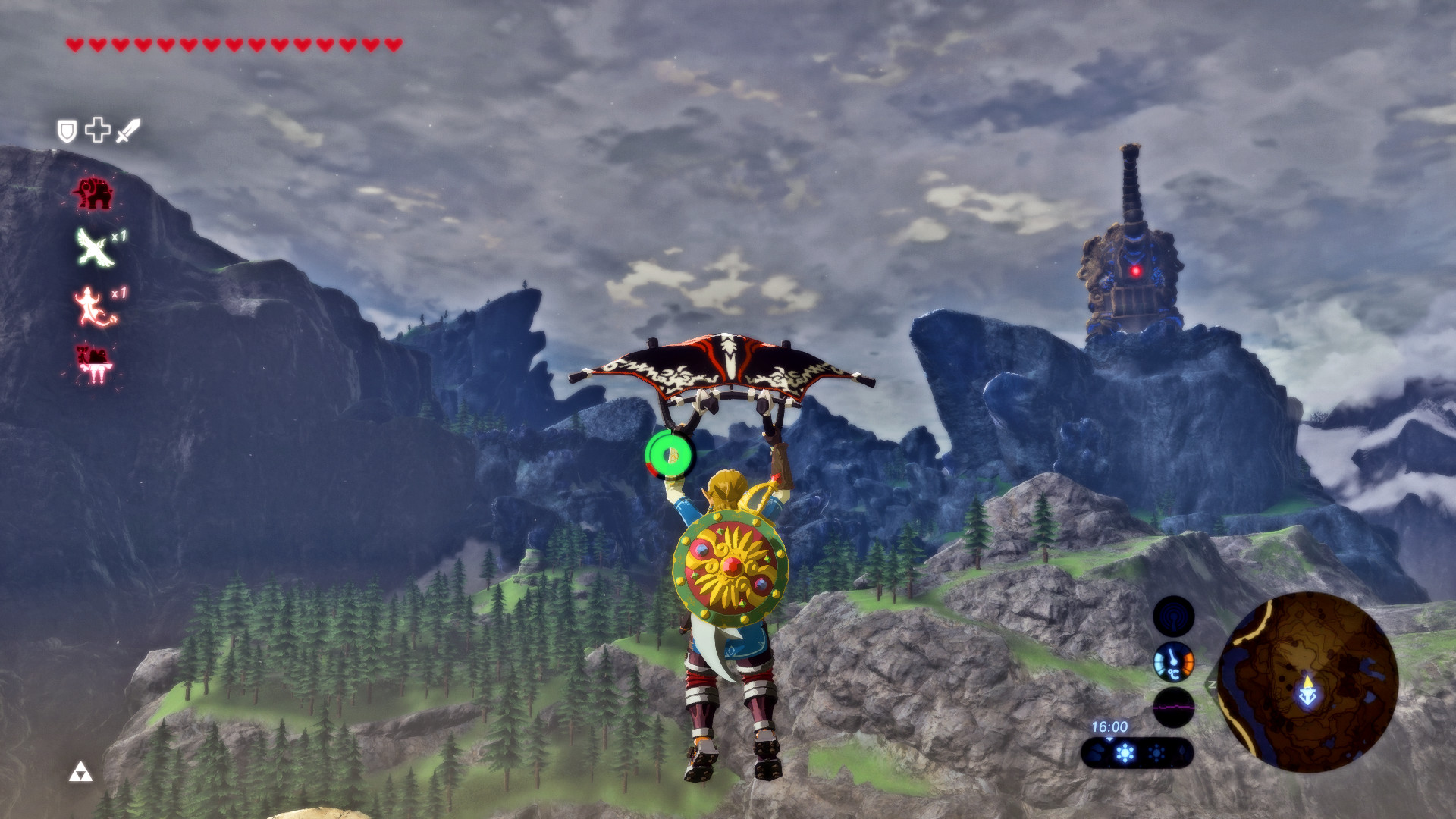This screenshot has height=819, width=1456.
Task: Select the sword attack icon
Action: [x=127, y=130]
